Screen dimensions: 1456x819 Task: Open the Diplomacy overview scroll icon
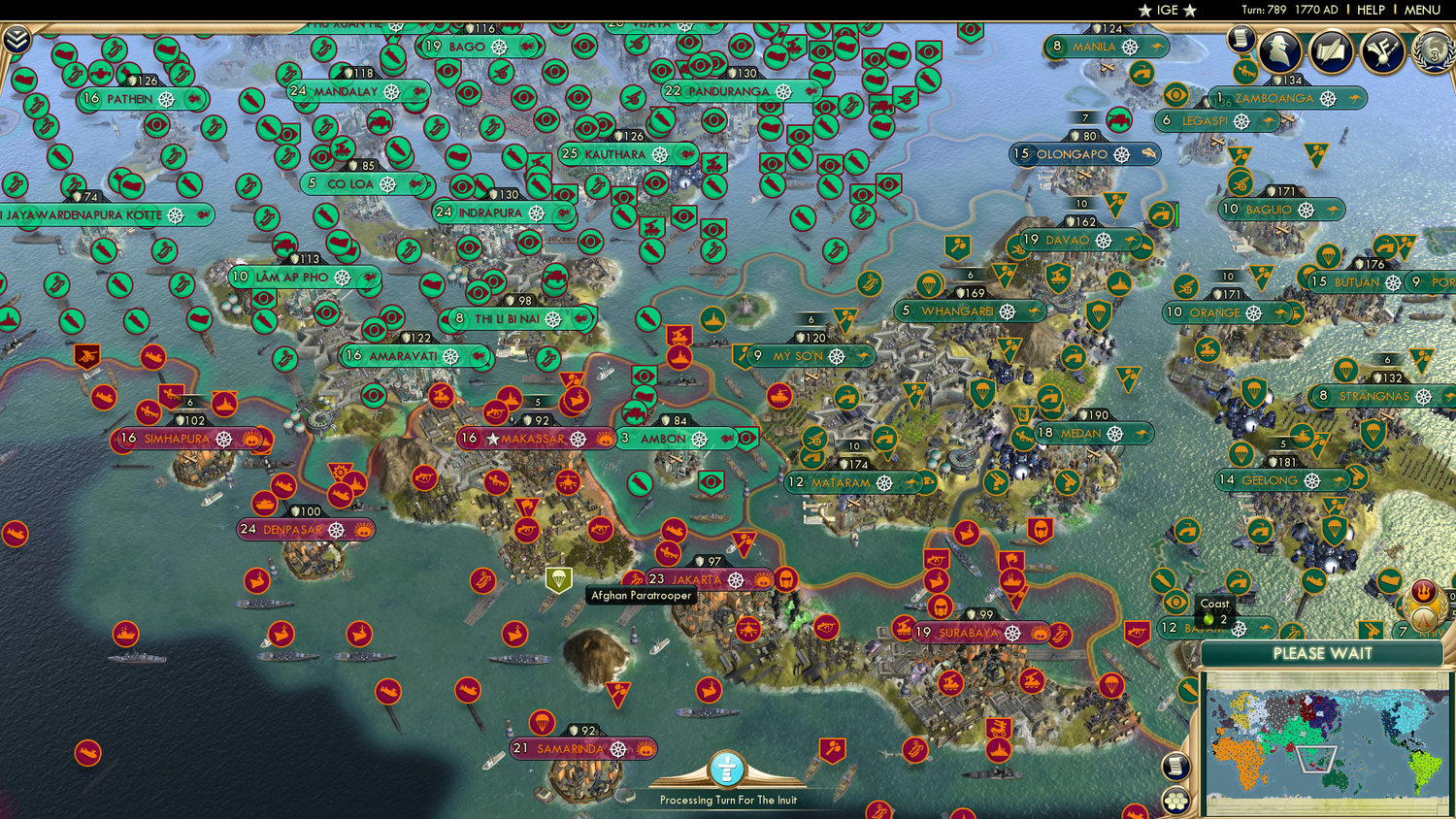coord(1331,50)
